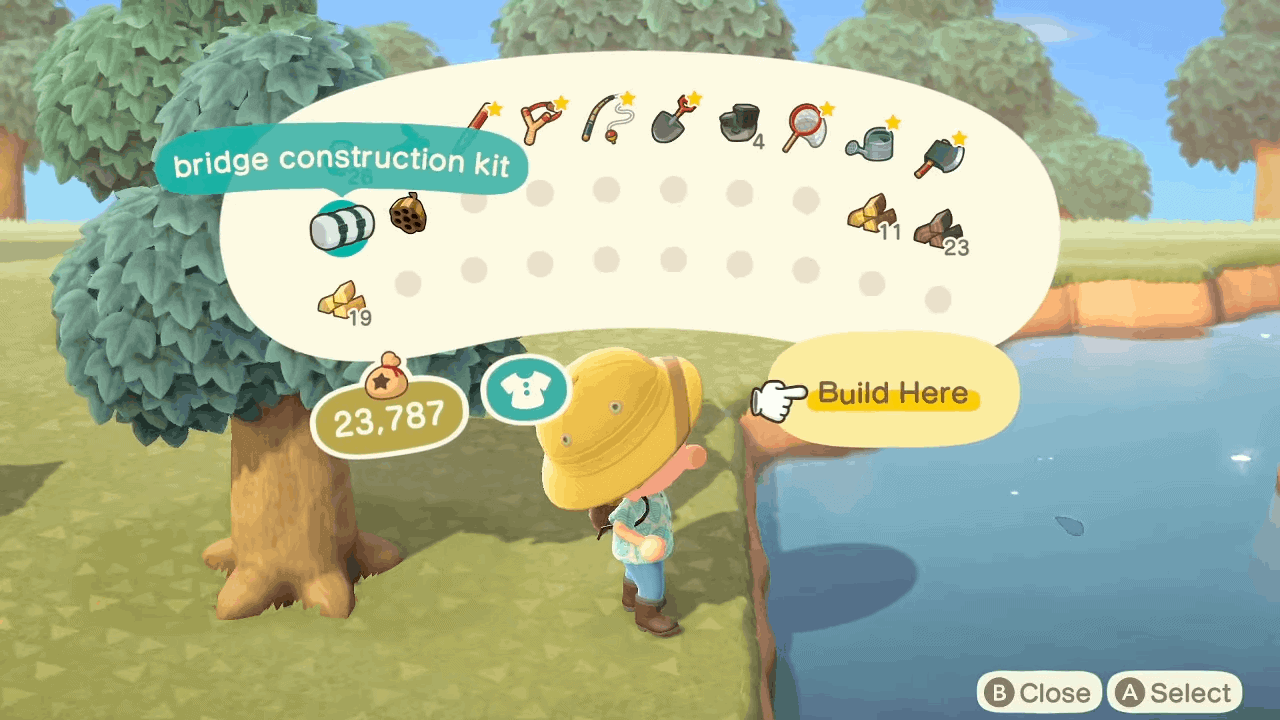Click an empty inventory slot
This screenshot has height=720, width=1280.
click(540, 190)
